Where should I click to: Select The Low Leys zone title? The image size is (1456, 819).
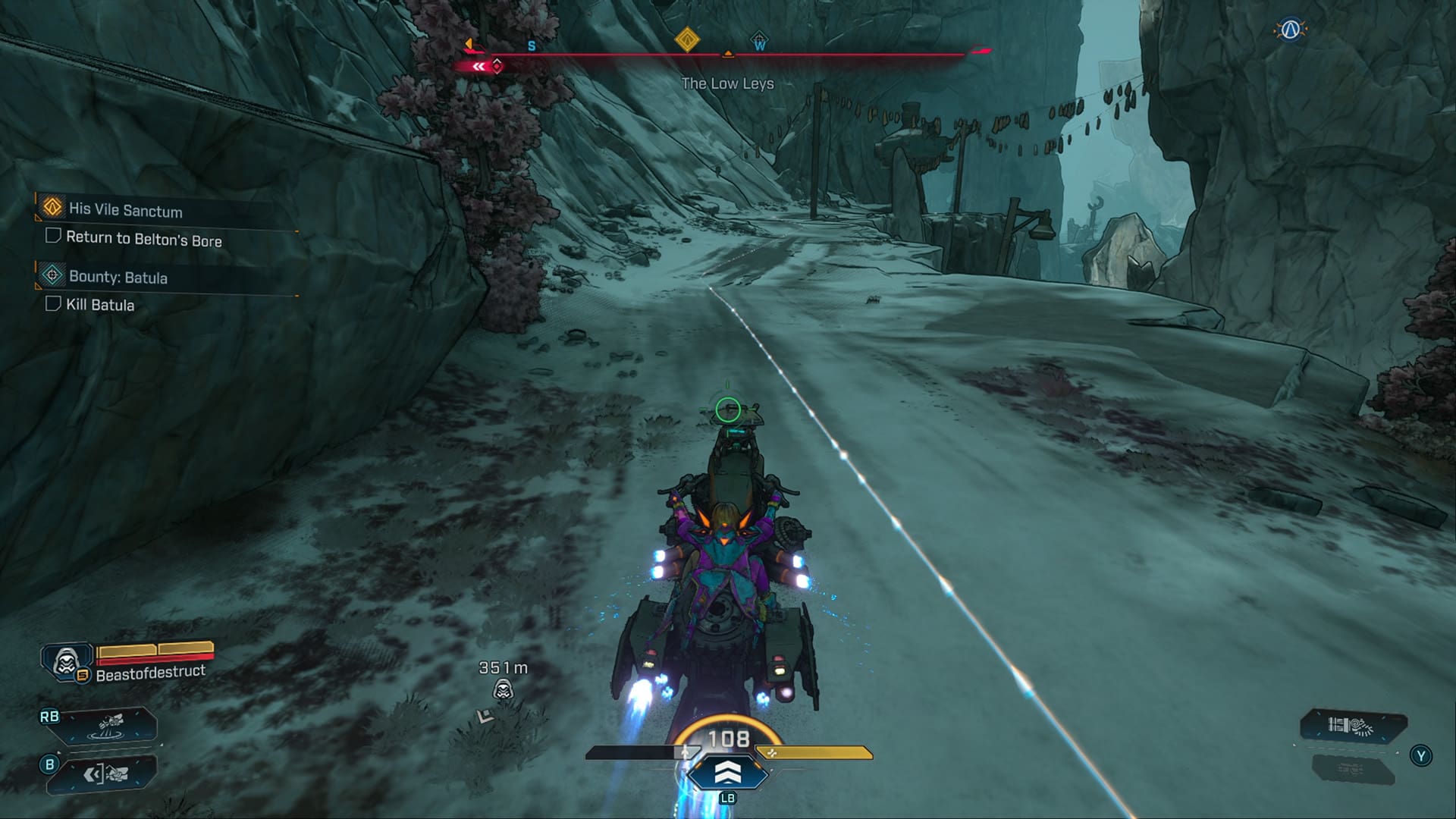(x=727, y=84)
